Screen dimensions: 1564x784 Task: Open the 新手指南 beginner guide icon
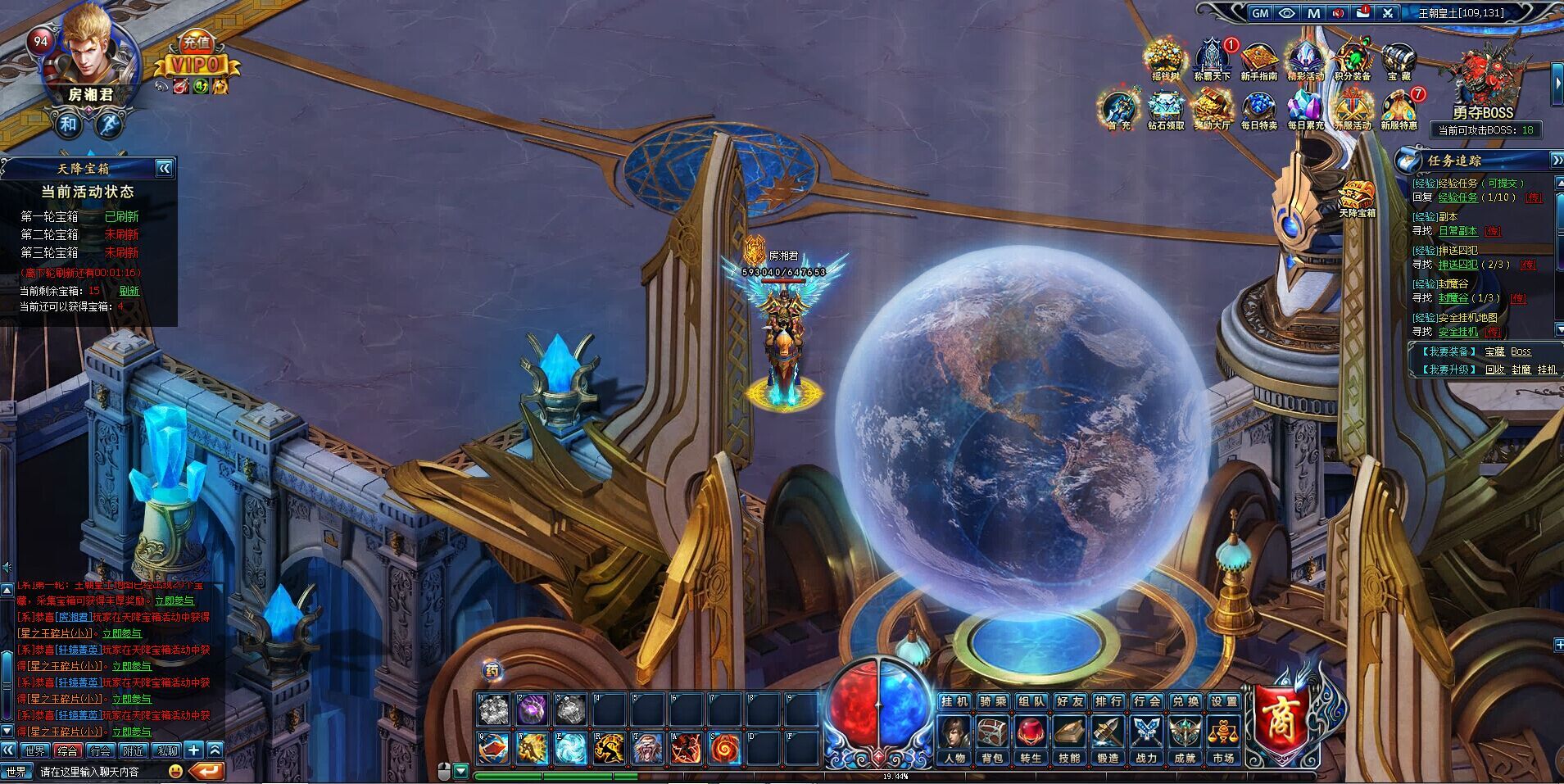coord(1258,61)
